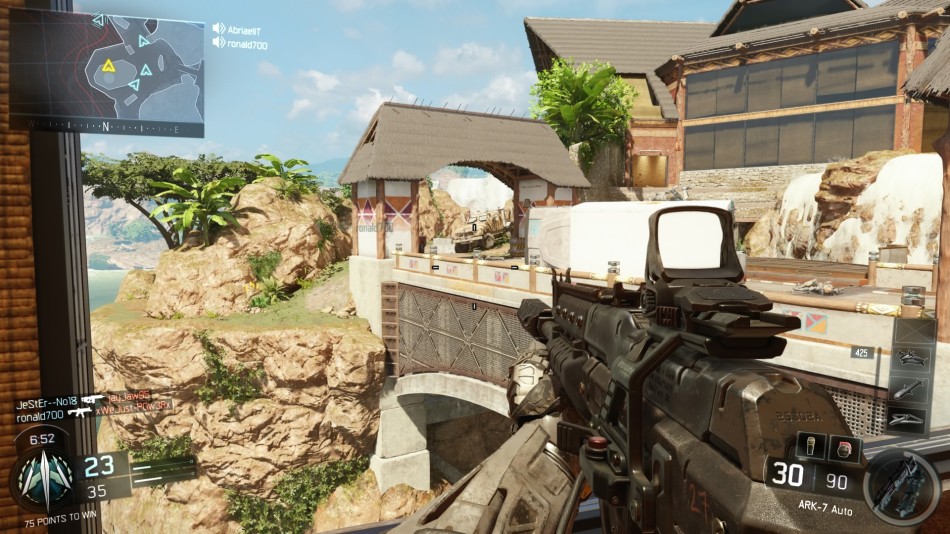Select the yellow player arrow on the minimap
Viewport: 950px width, 534px height.
tap(108, 66)
